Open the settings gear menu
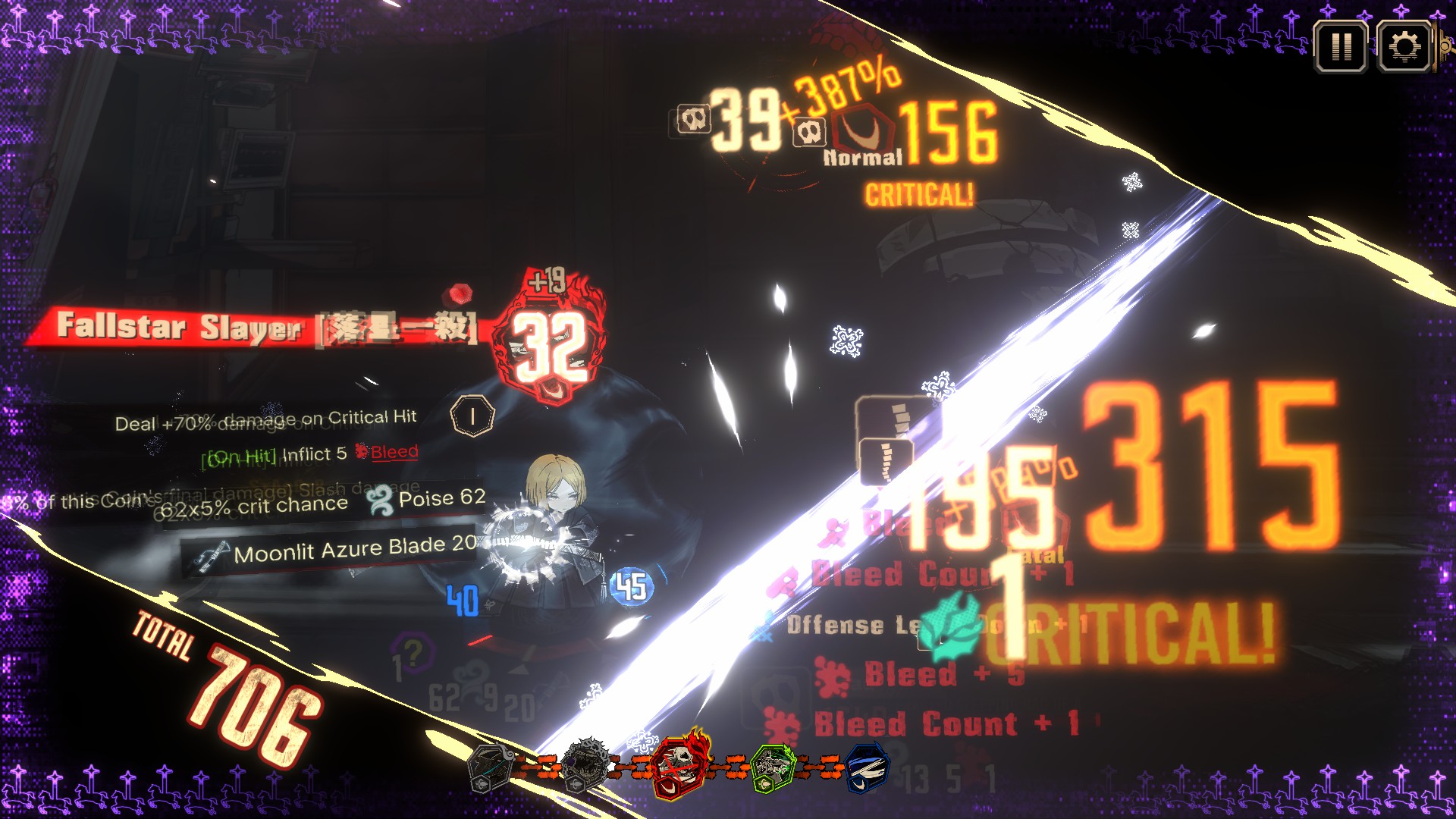This screenshot has width=1456, height=819. click(1404, 47)
